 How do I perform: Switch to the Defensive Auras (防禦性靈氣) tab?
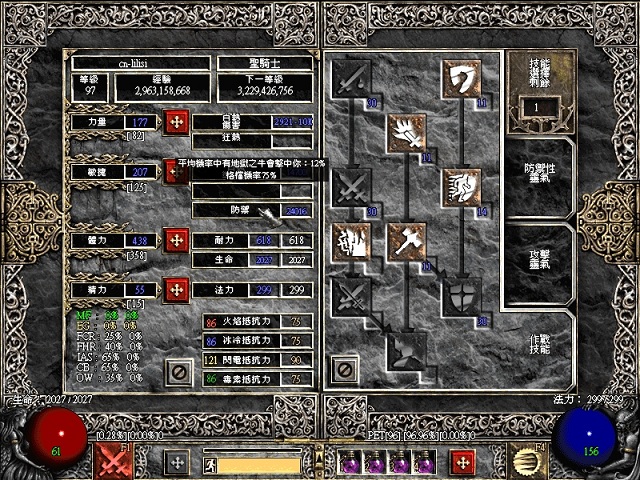540,171
